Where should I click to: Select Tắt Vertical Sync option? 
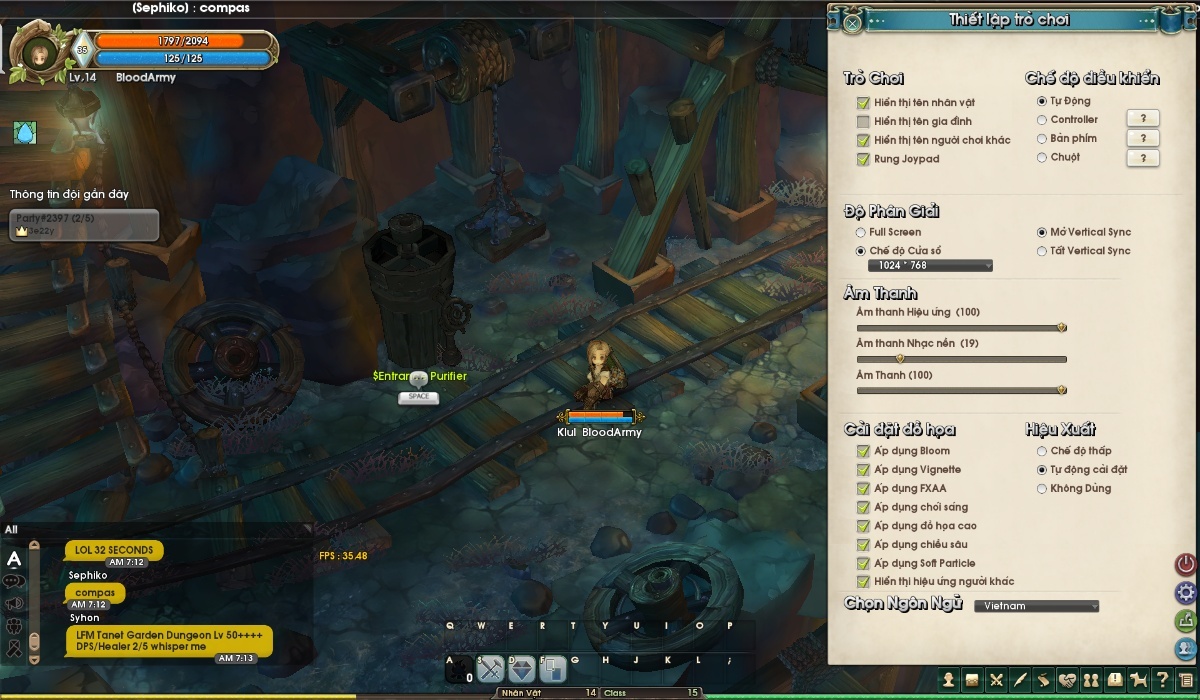pos(1042,251)
